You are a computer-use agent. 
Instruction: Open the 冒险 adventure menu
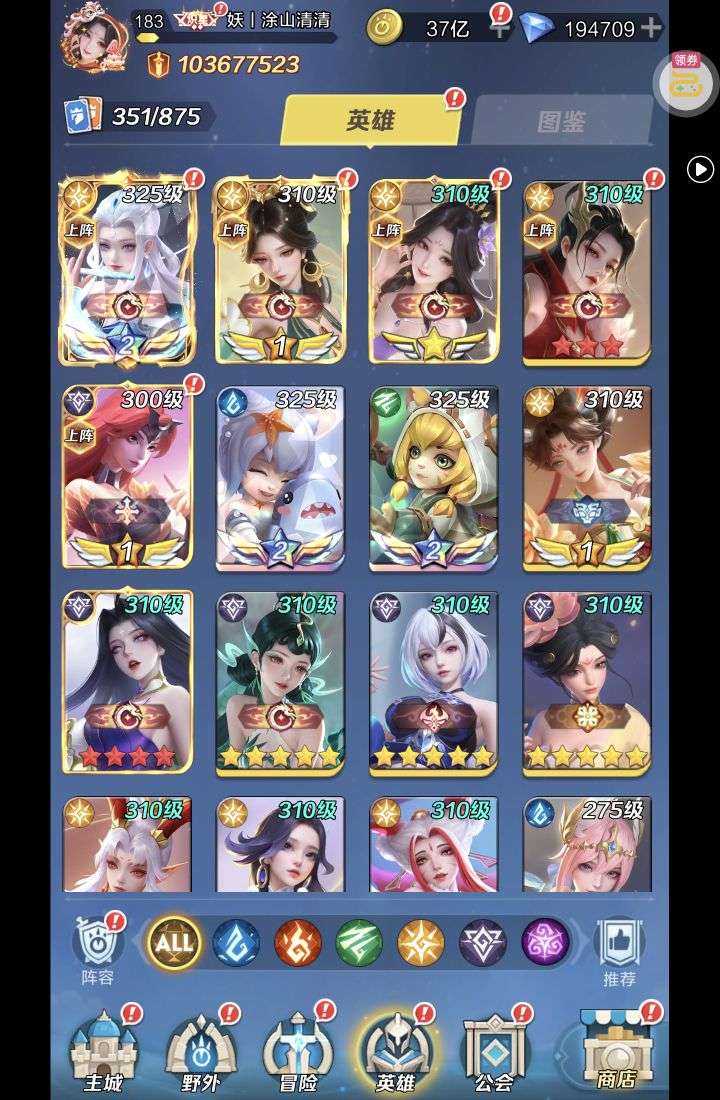tap(298, 1050)
